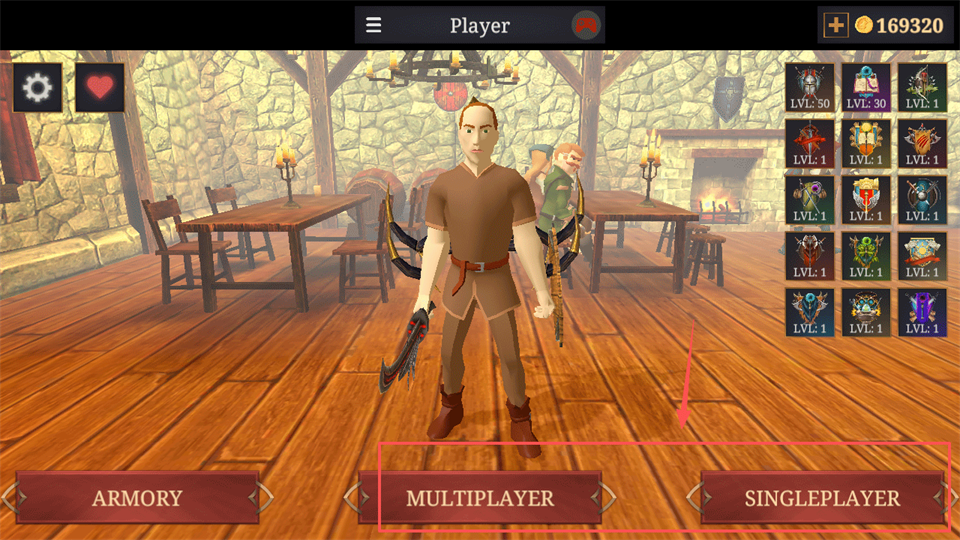Viewport: 960px width, 540px height.
Task: Select the purple orb and sword class
Action: tap(810, 199)
